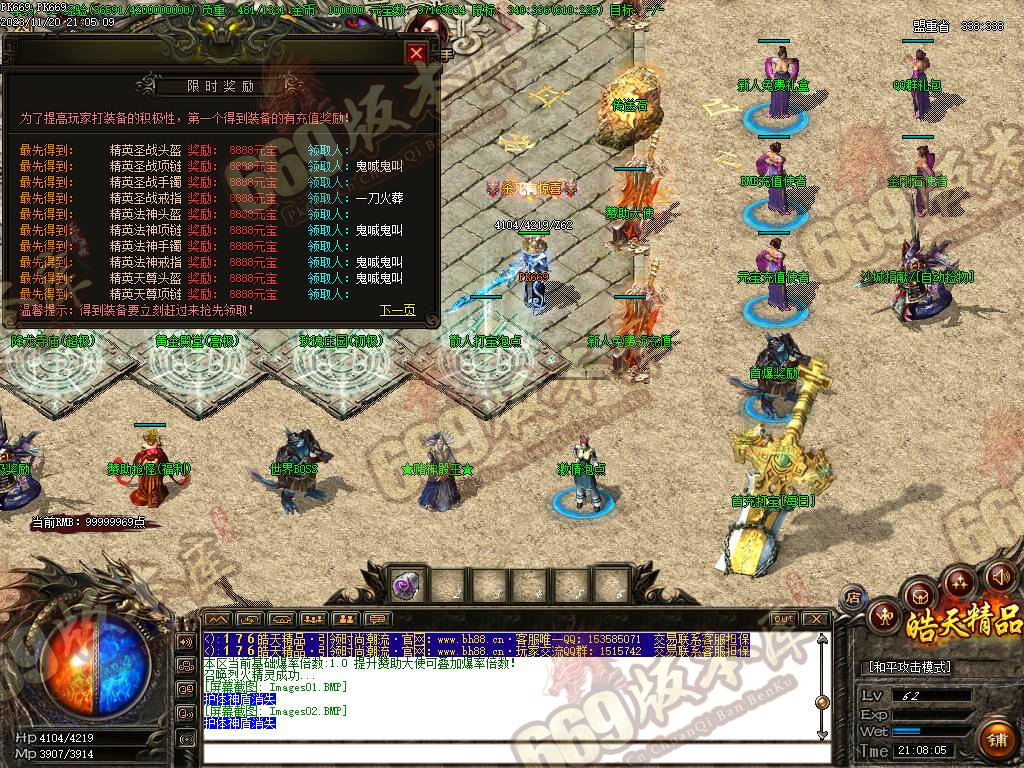This screenshot has width=1024, height=768.
Task: Click the chat scrollbar round handle
Action: (822, 701)
